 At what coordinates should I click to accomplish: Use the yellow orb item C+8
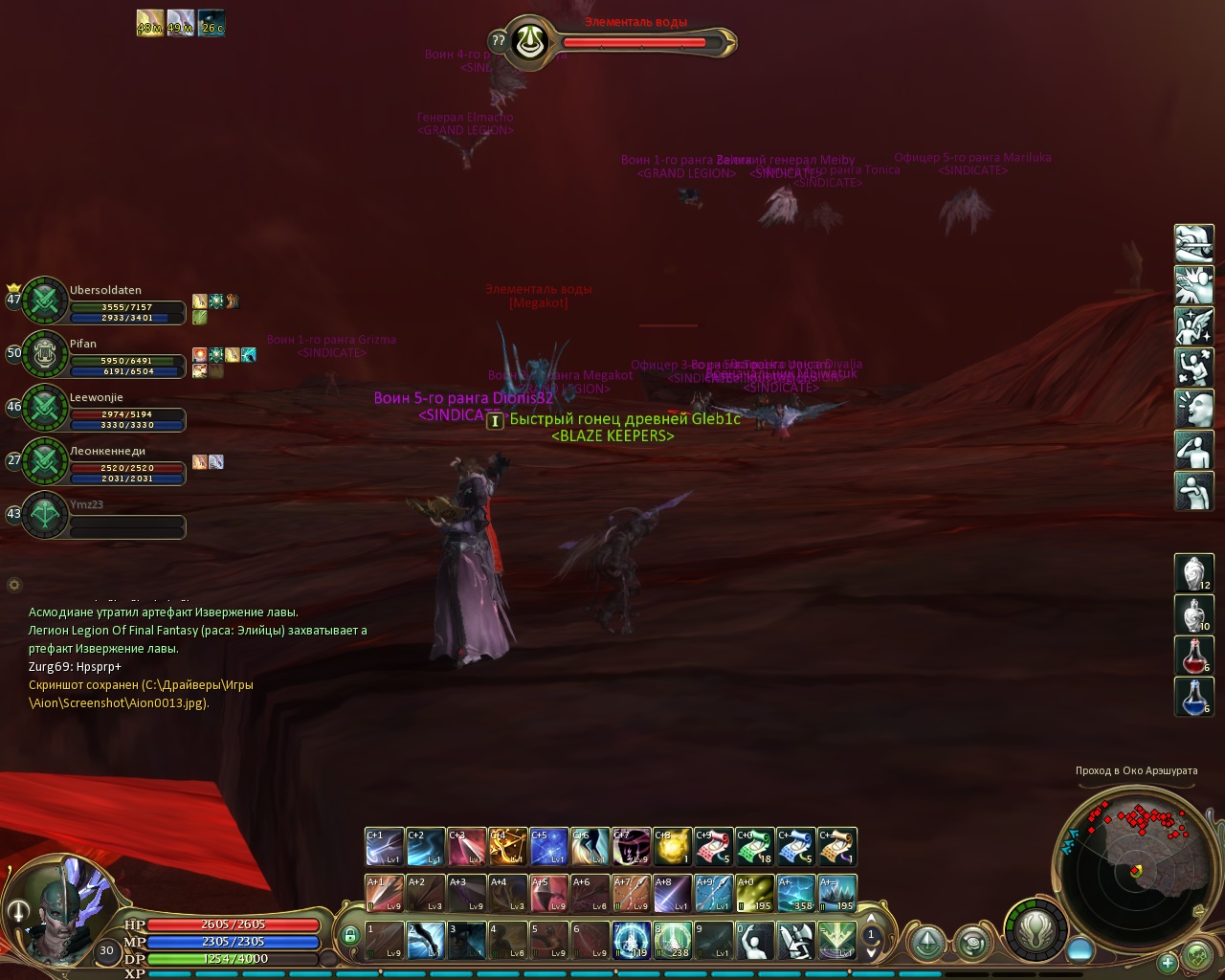(x=673, y=846)
